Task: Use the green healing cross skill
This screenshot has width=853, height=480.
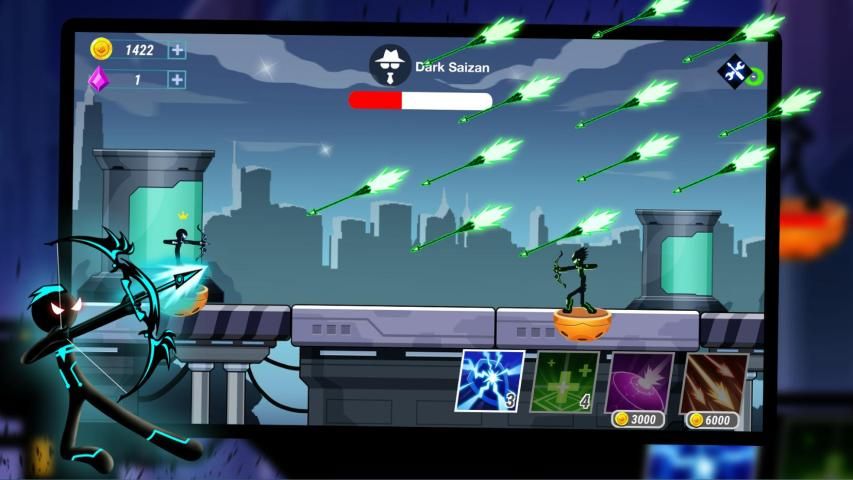Action: 564,382
